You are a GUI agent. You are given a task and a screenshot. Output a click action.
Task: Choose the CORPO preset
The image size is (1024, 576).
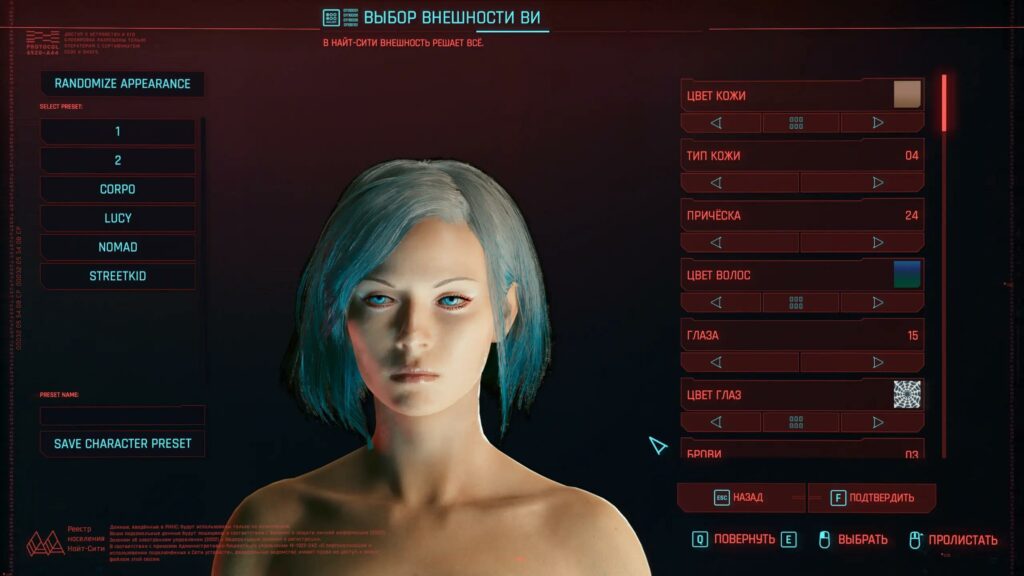tap(118, 189)
